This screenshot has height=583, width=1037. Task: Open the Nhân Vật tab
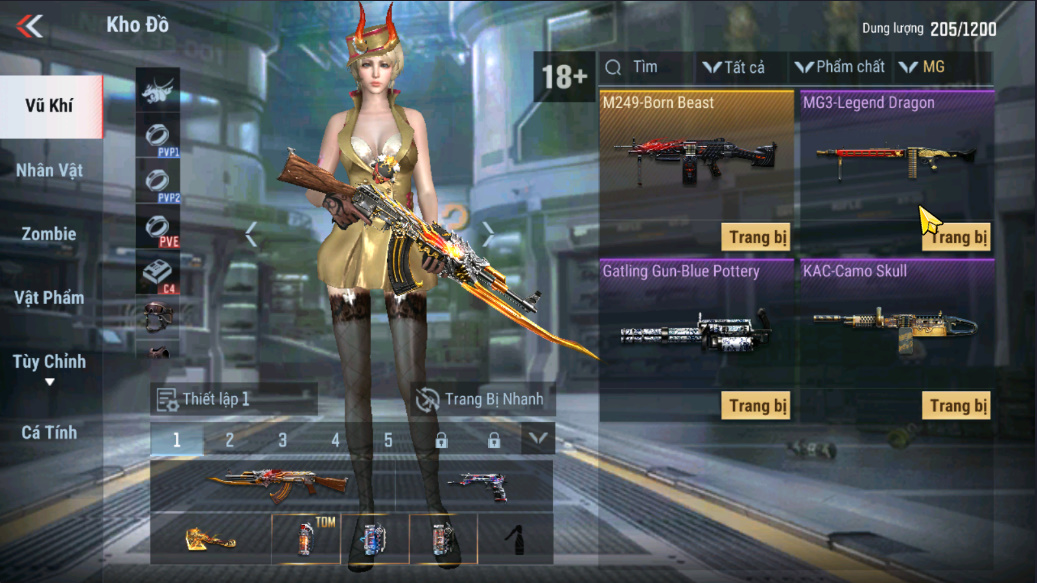[49, 170]
